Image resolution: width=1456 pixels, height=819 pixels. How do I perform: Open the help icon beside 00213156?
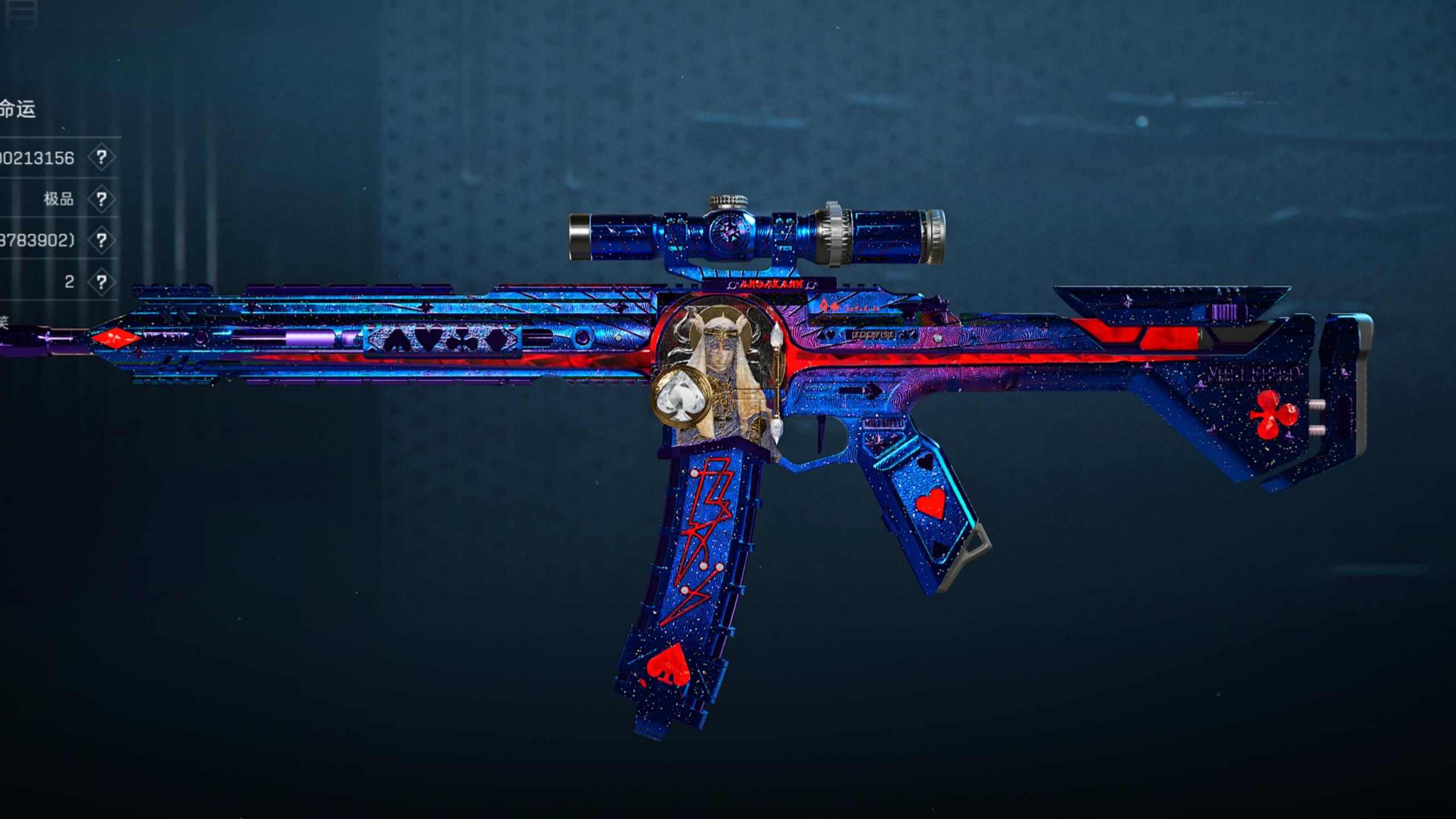[101, 158]
